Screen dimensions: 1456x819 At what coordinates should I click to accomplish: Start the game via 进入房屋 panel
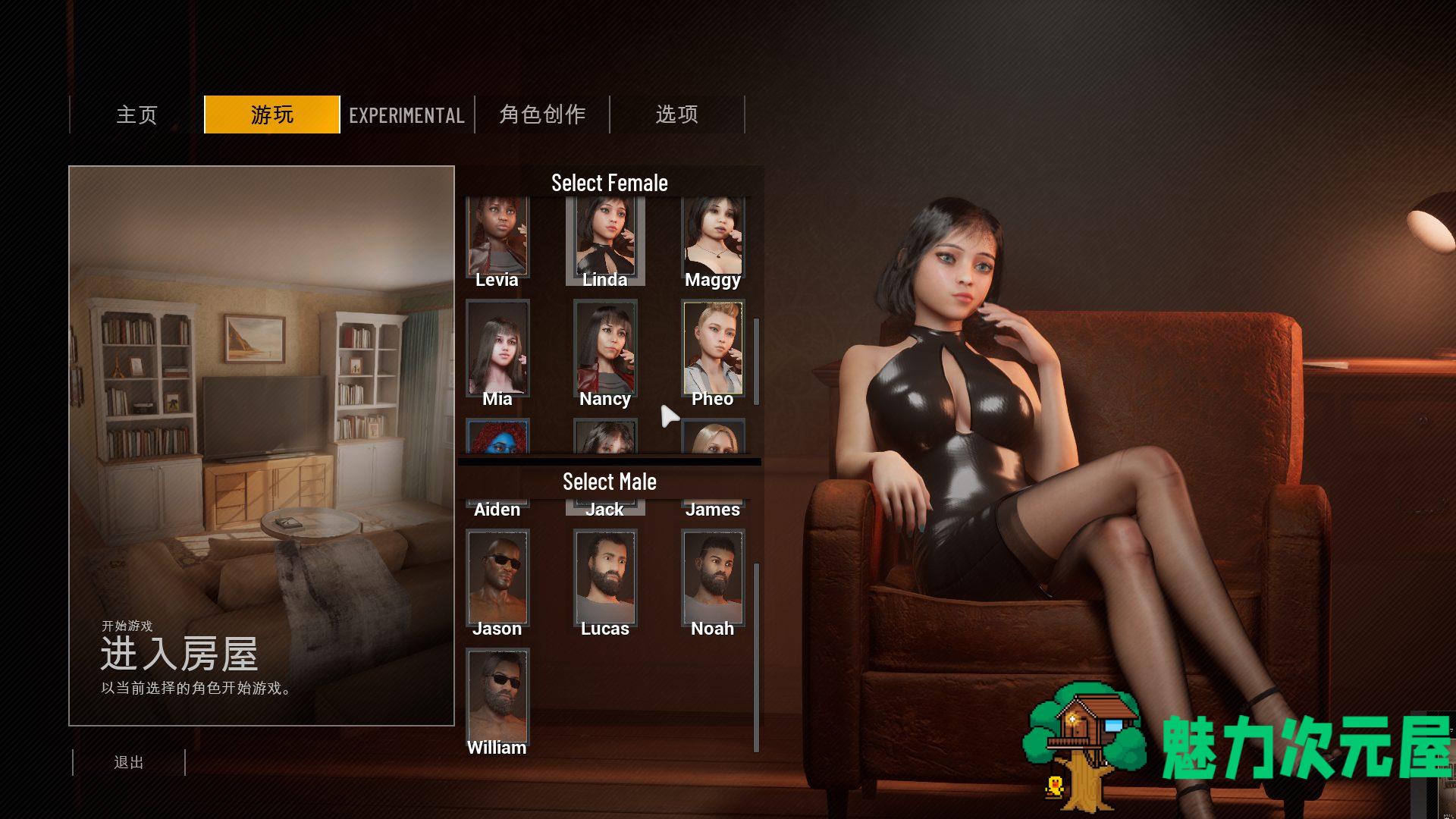click(262, 446)
